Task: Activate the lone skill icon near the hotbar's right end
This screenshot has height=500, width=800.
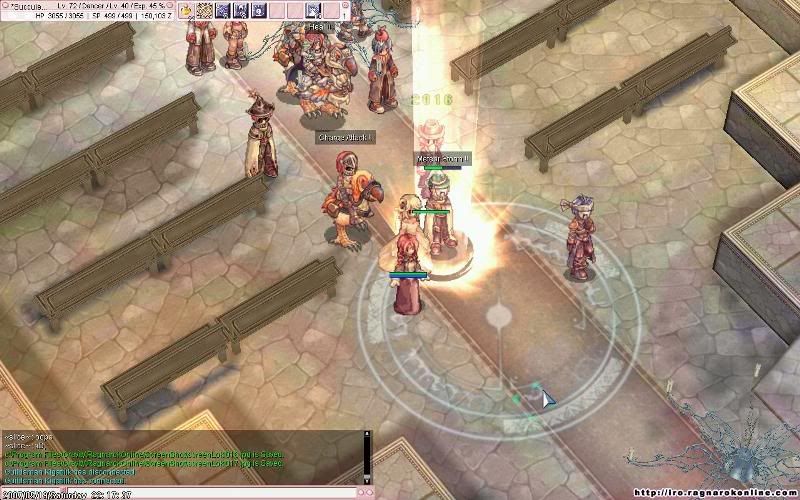Action: [313, 10]
